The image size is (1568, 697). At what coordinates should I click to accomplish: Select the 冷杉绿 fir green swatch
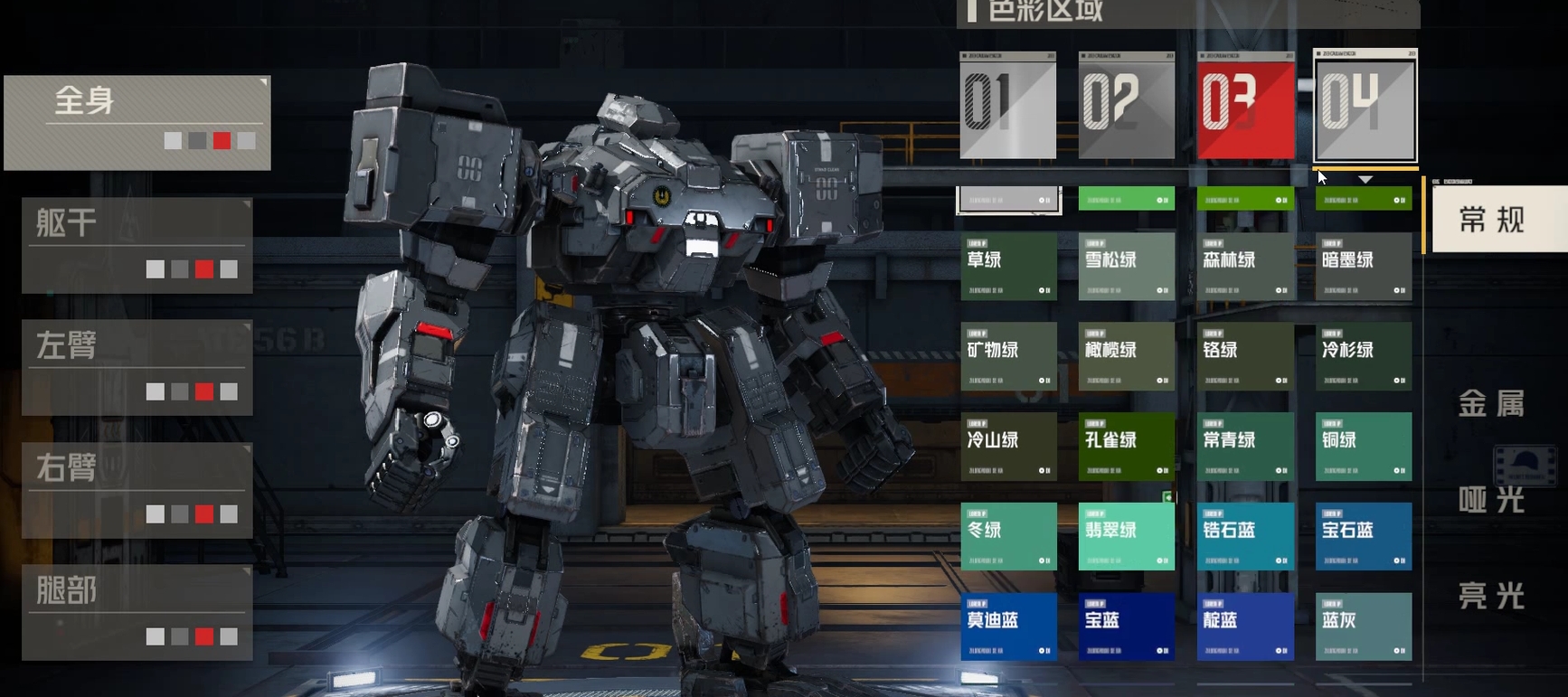[x=1363, y=356]
